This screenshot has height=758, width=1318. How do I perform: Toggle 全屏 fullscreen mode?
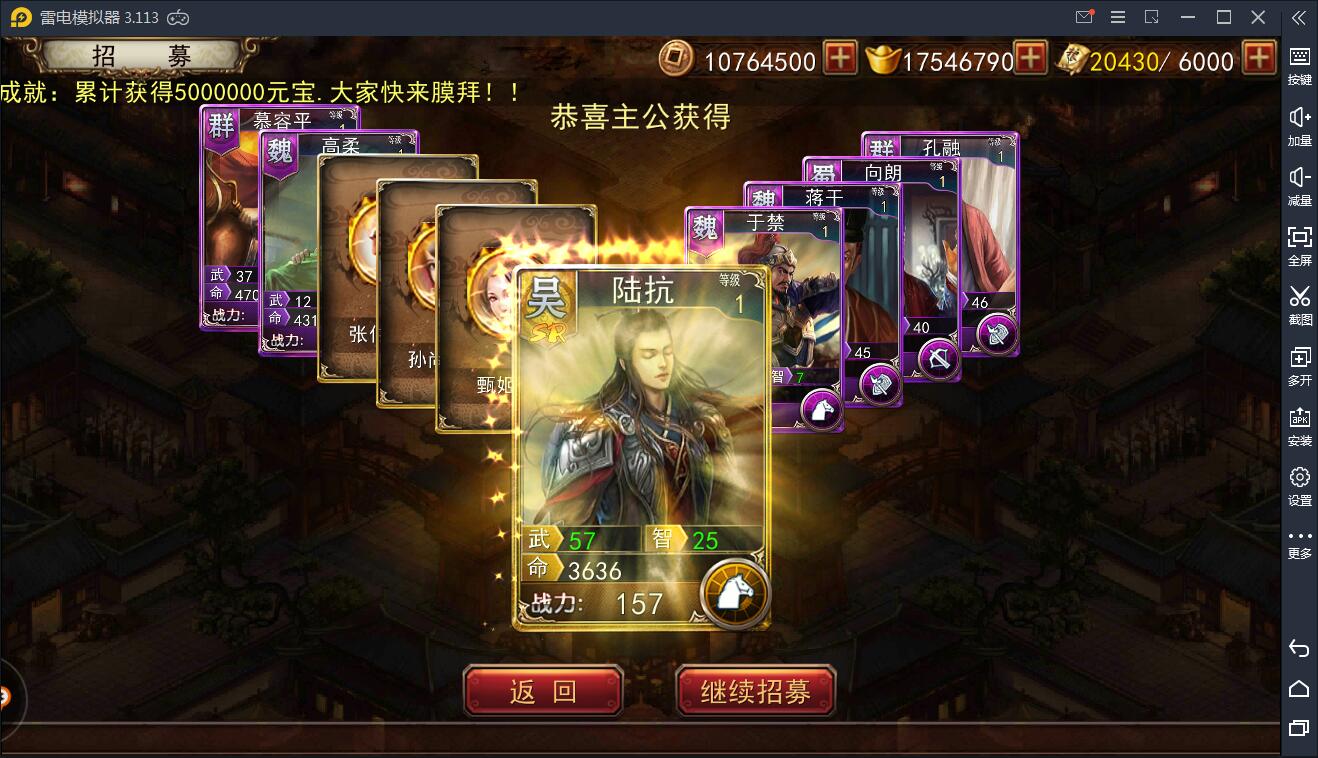[x=1299, y=245]
